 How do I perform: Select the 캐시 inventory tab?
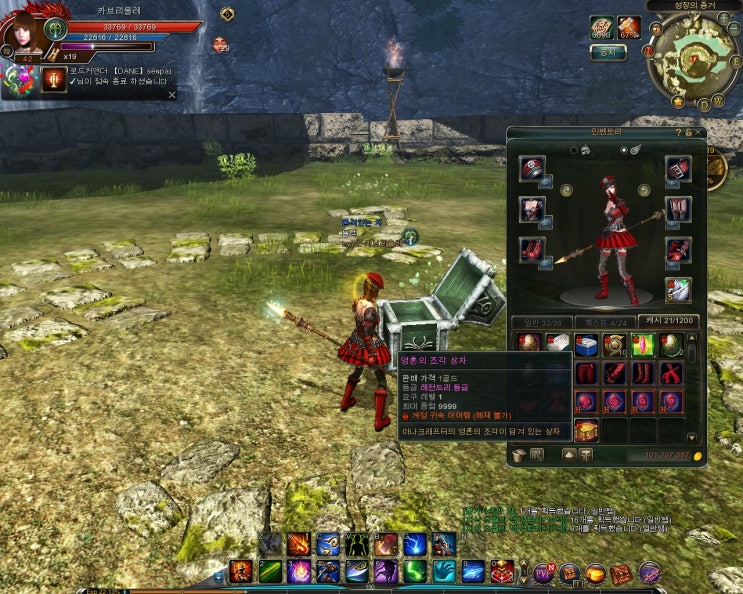(666, 322)
